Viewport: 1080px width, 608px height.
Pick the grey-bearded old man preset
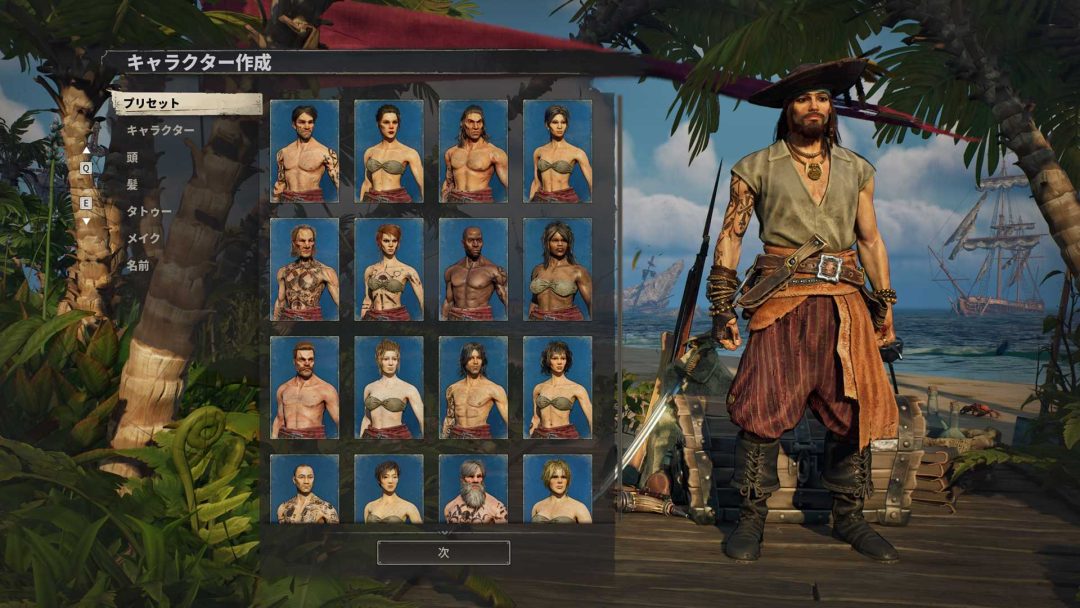[473, 489]
